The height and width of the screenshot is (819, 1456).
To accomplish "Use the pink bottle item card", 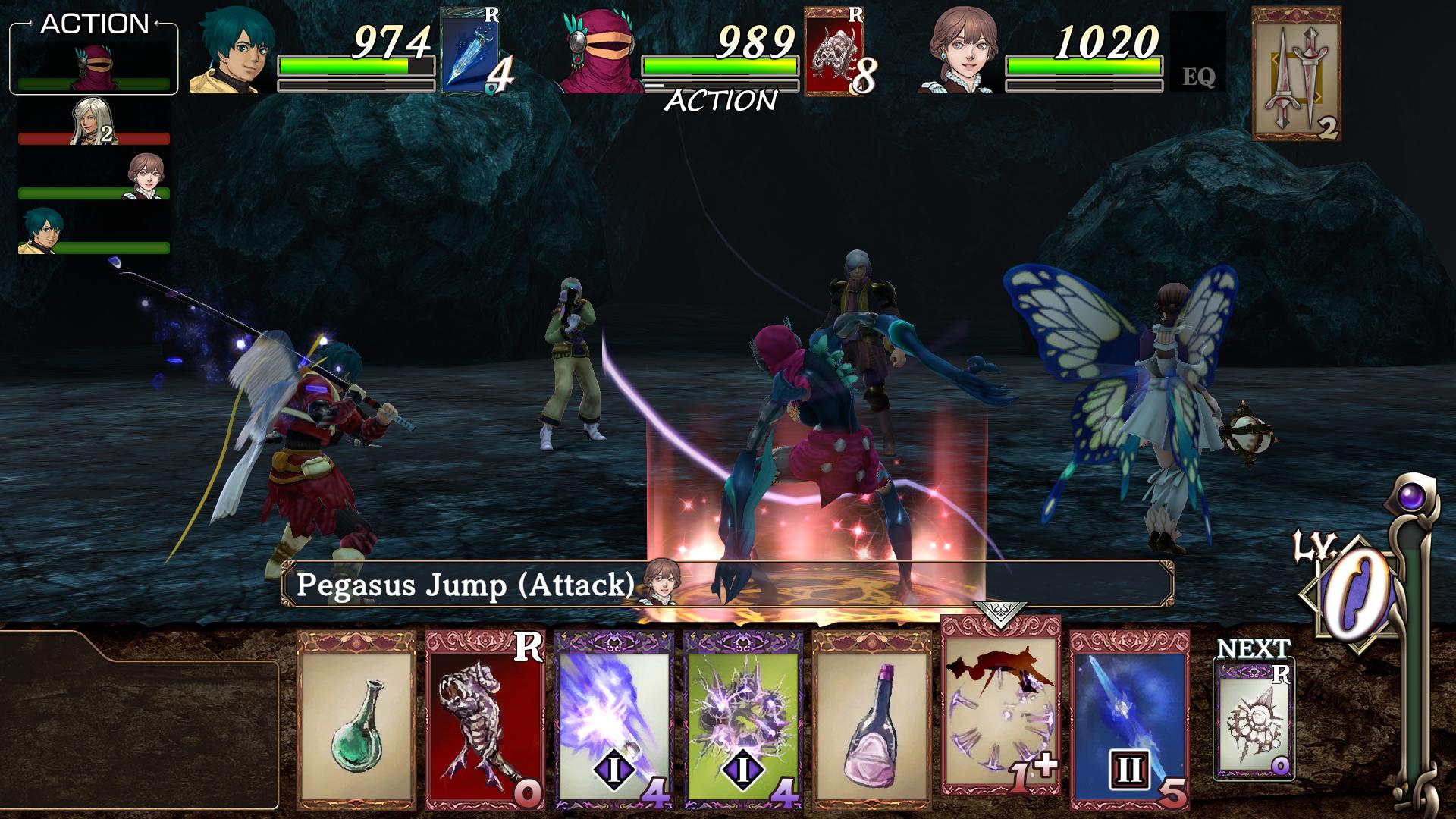I will pos(872,719).
